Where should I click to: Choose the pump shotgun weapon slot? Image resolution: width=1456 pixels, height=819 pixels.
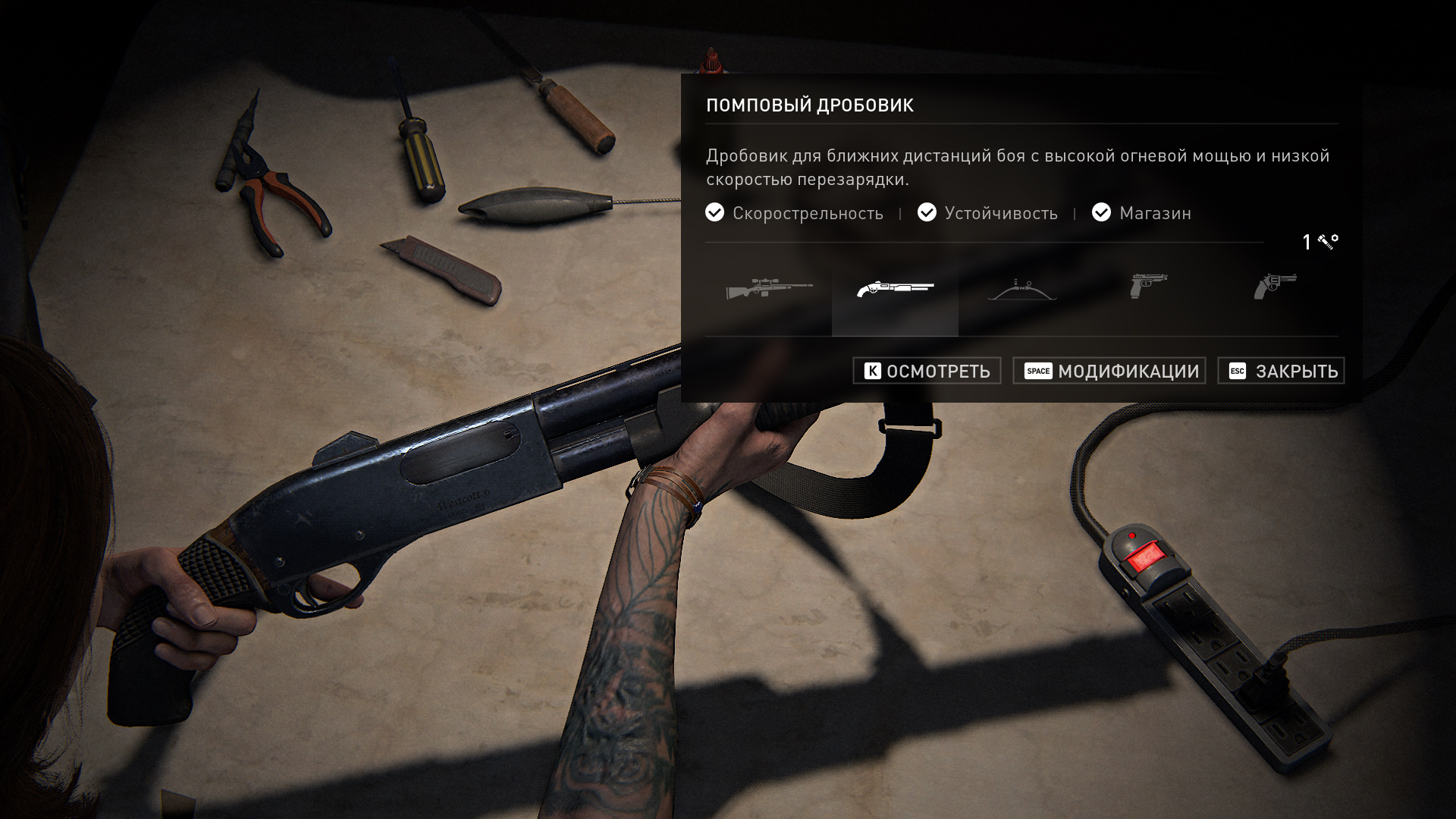tap(895, 289)
